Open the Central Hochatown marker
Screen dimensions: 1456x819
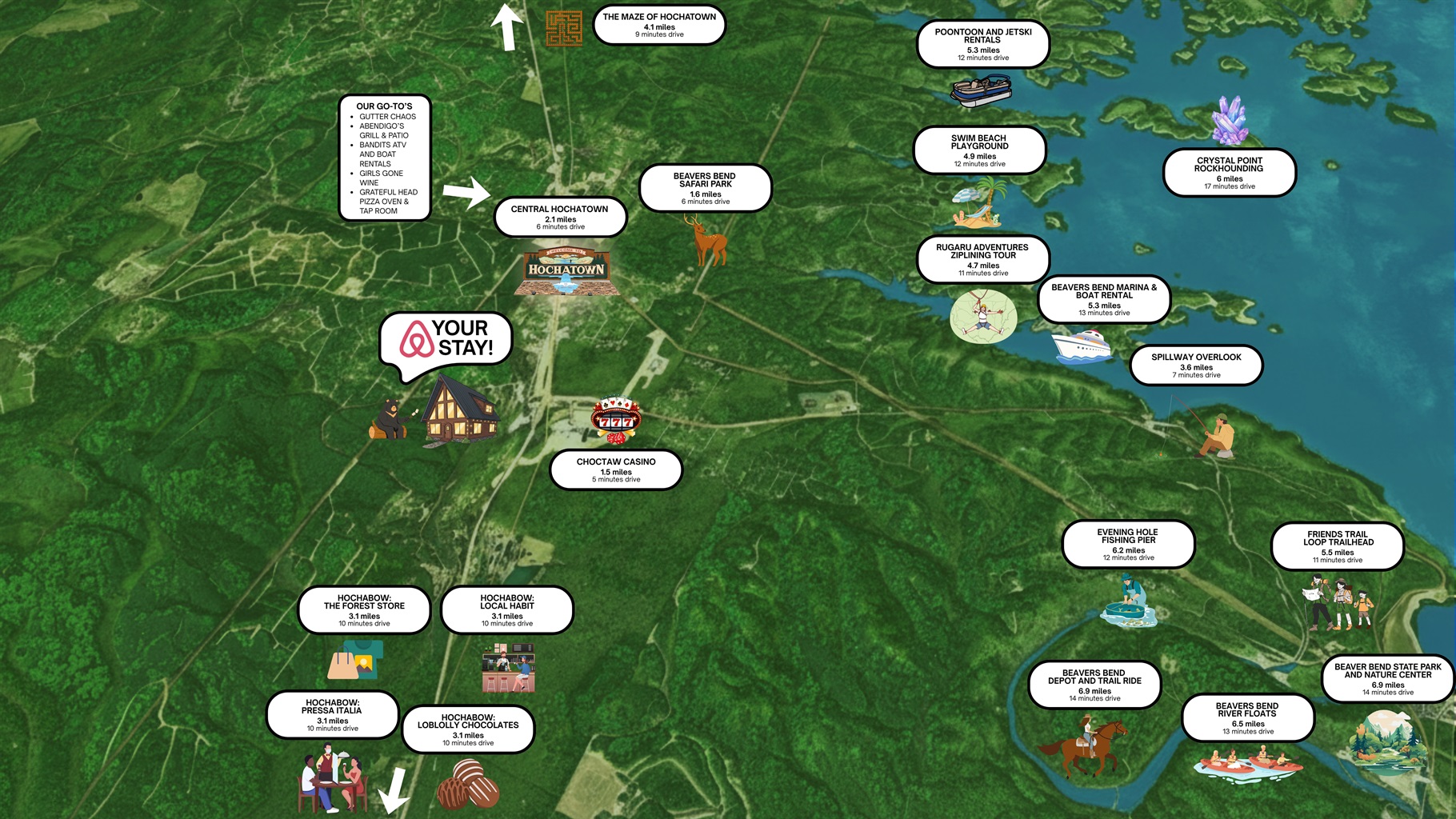(x=560, y=218)
